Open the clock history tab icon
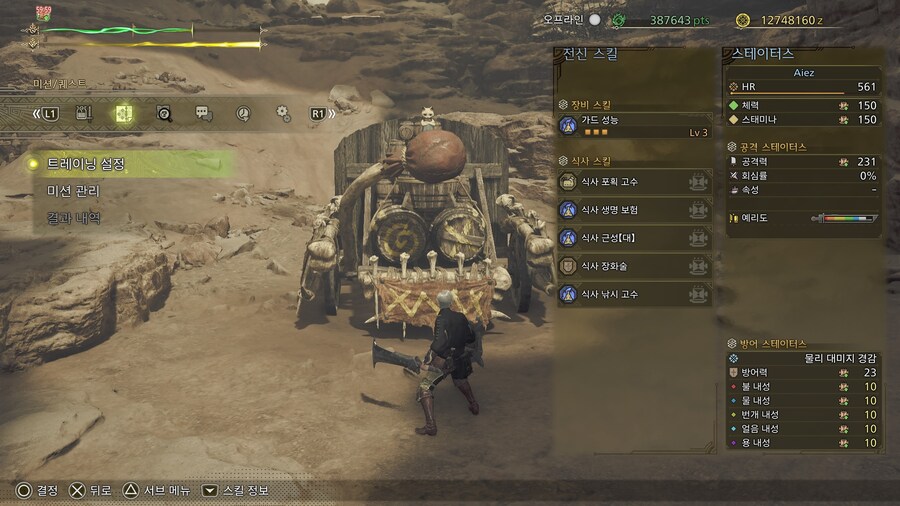Screen dimensions: 900x506 [x=243, y=113]
